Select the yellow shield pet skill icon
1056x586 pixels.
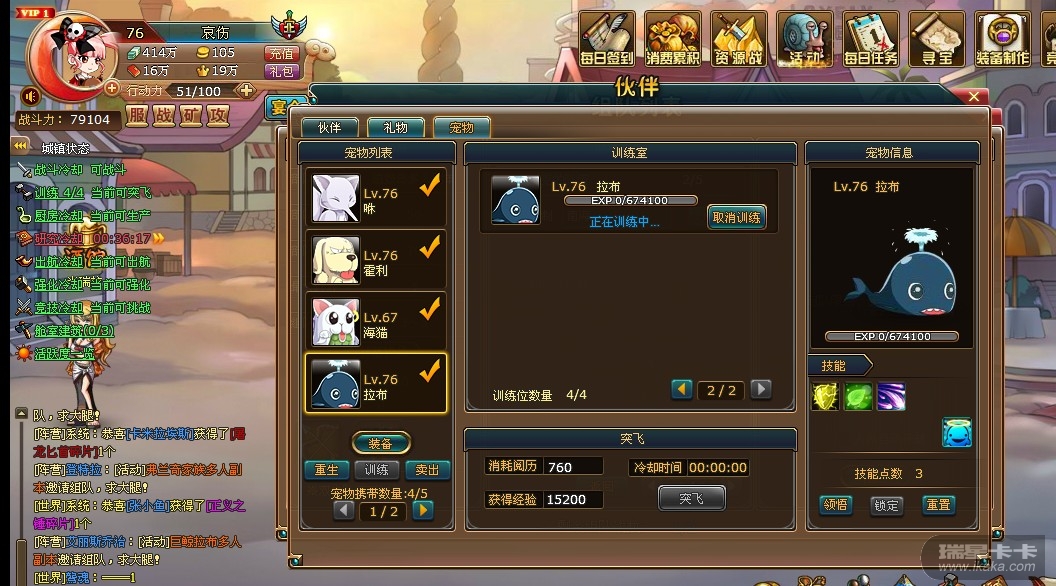click(x=825, y=396)
